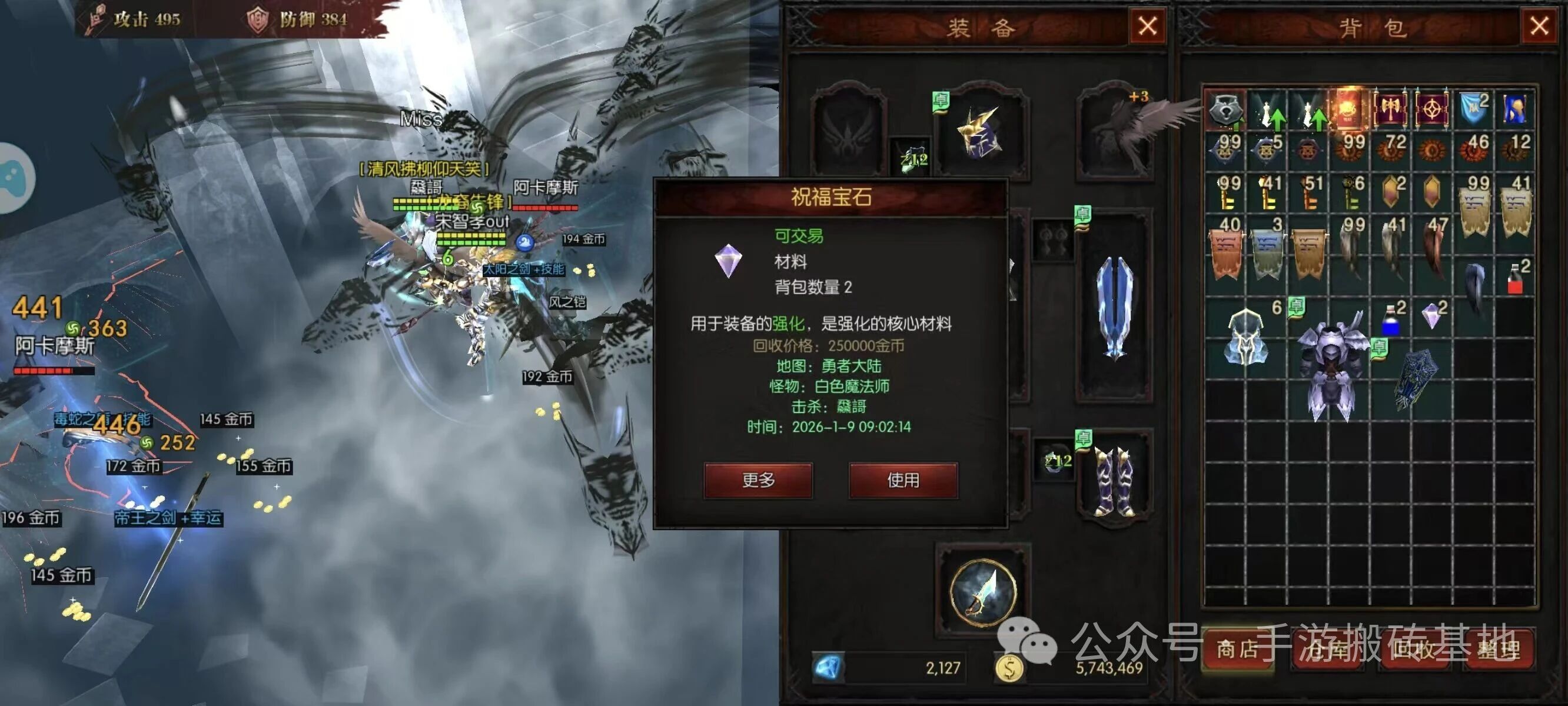
Task: Tap the controller icon on the screen edge
Action: 14,178
